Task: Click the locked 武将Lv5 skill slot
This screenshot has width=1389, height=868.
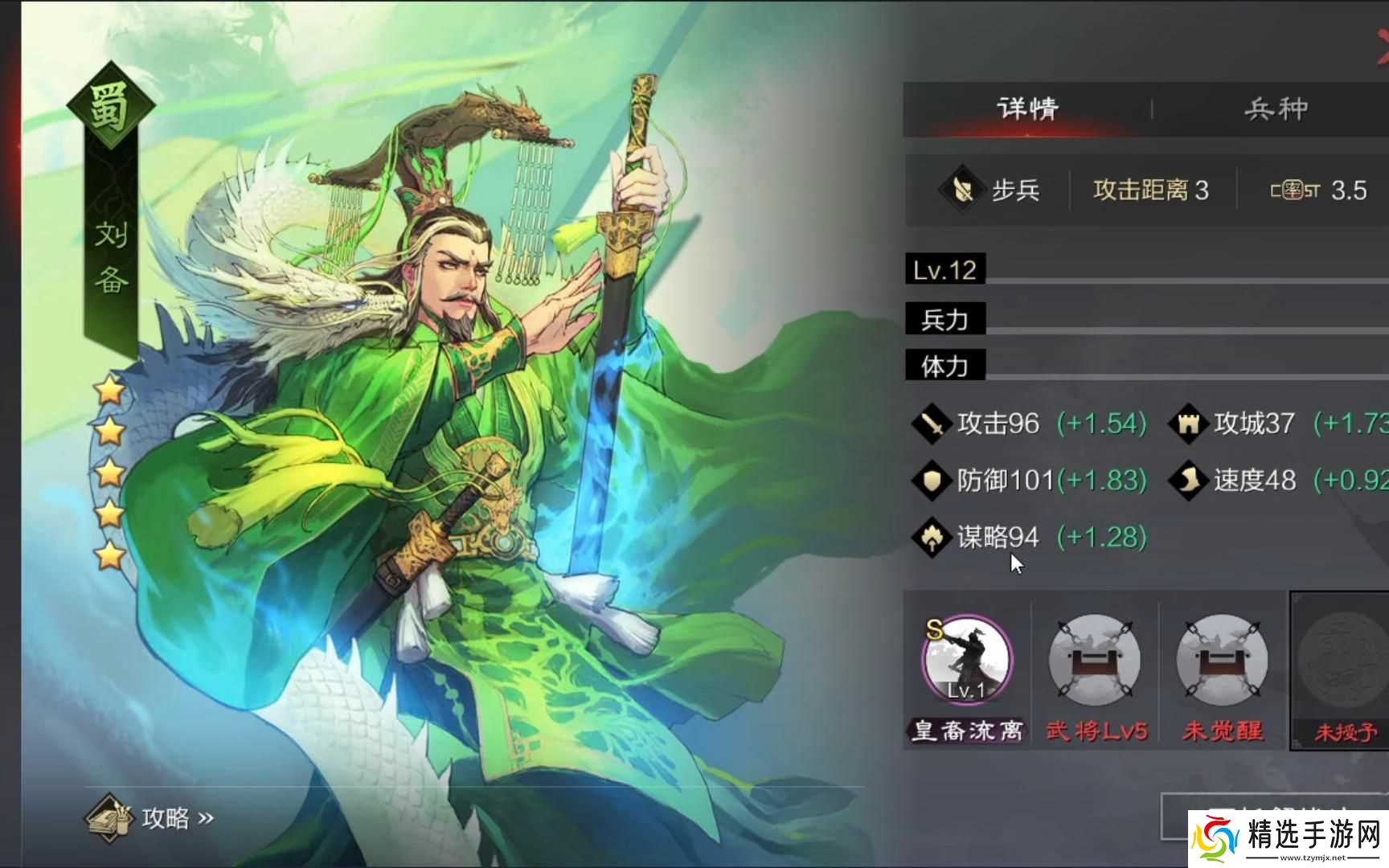Action: [x=1095, y=659]
